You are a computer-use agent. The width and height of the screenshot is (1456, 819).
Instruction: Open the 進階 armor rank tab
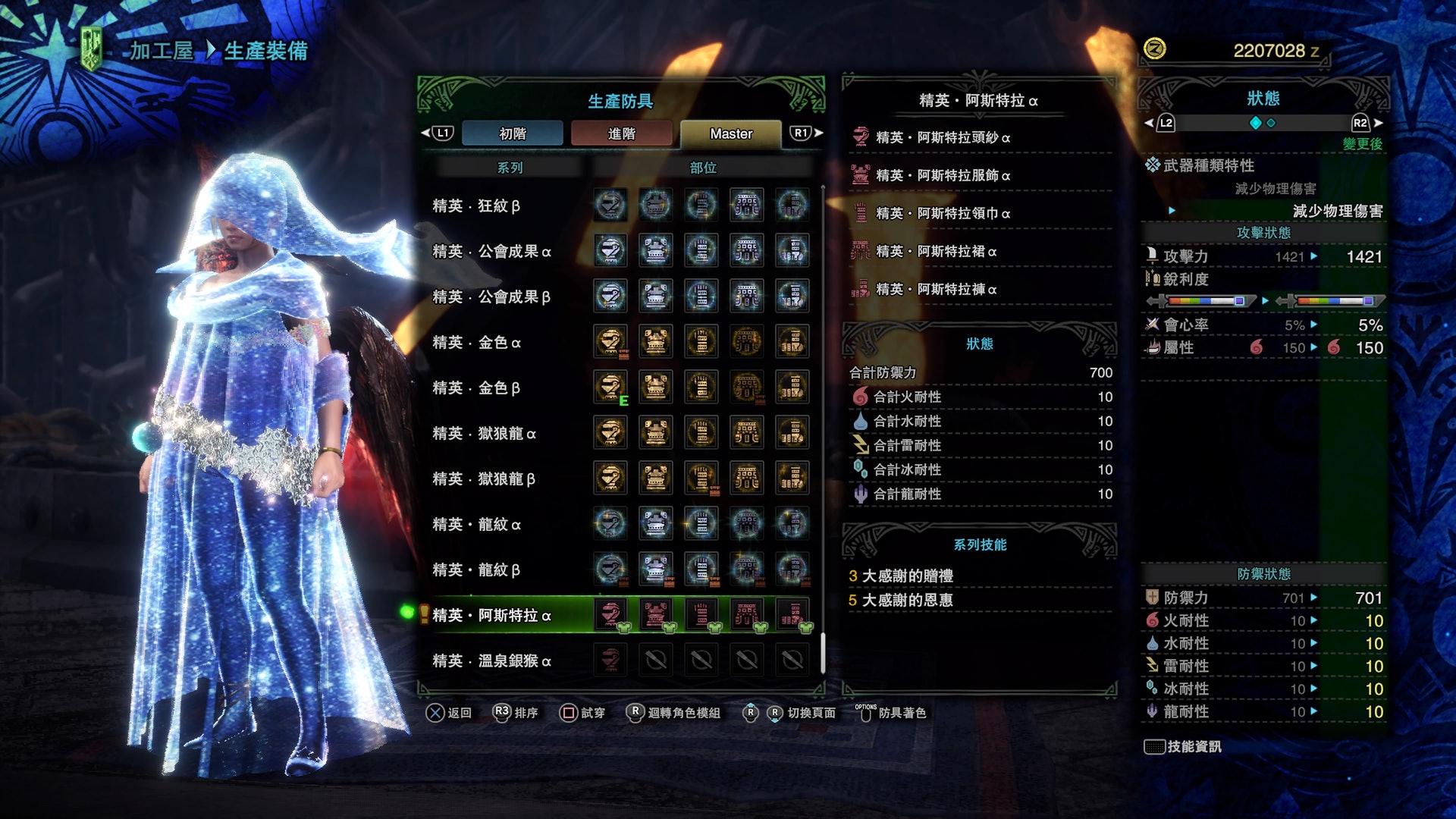coord(621,133)
